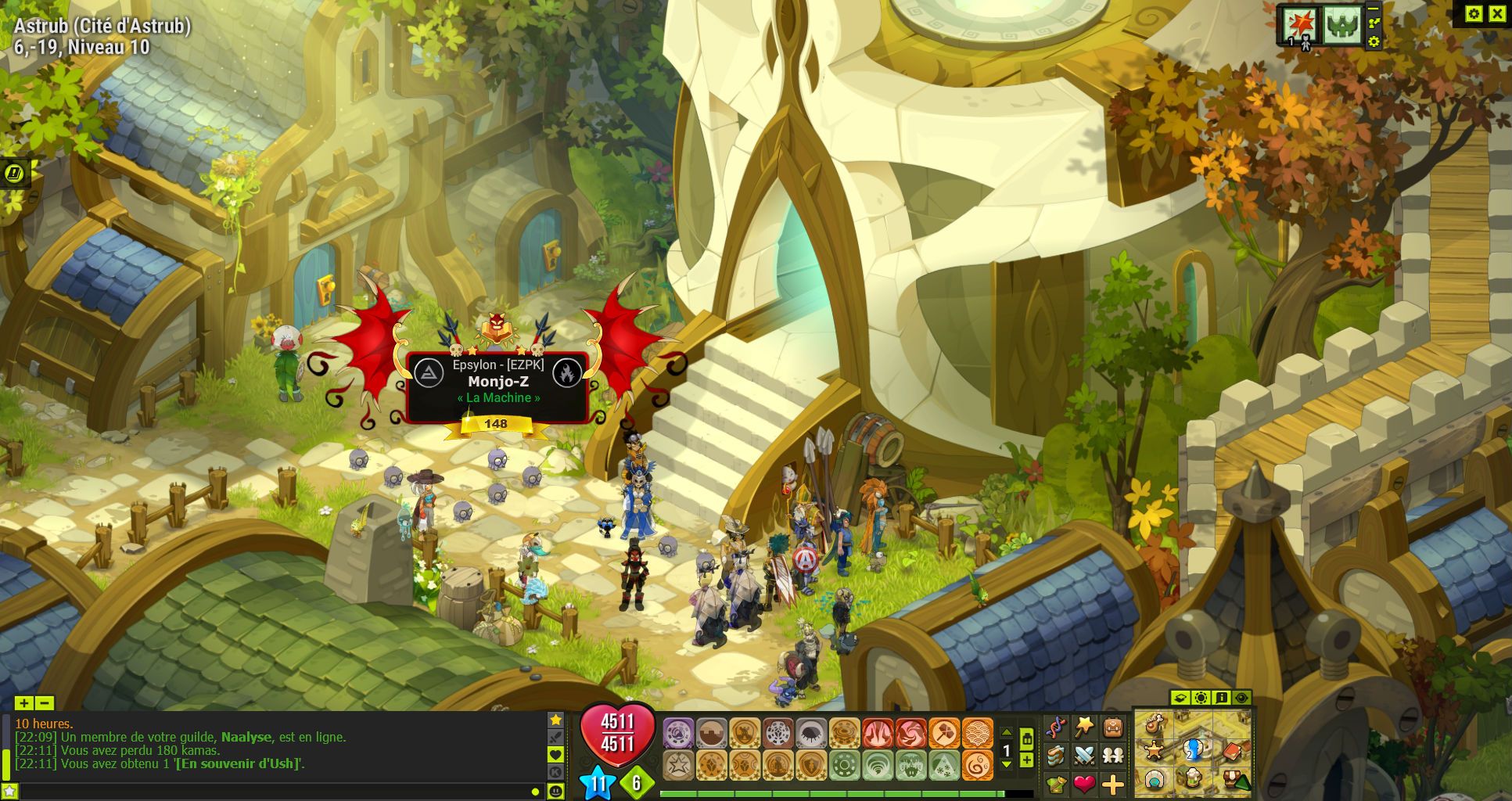Click the golden plus icon in the sidebar
The width and height of the screenshot is (1512, 801).
pyautogui.click(x=1112, y=785)
